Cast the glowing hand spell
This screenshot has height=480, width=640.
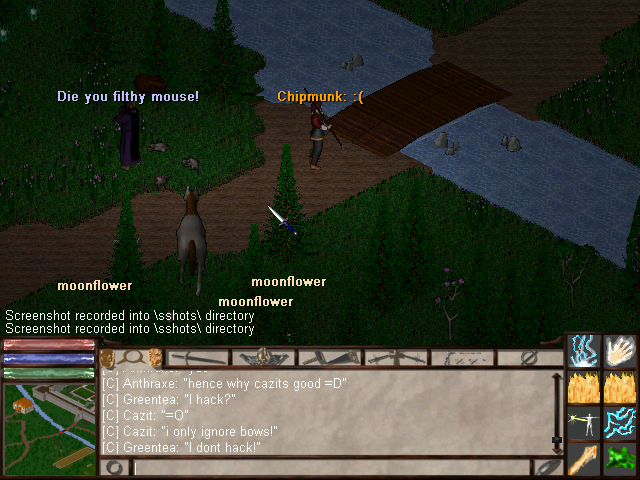620,350
